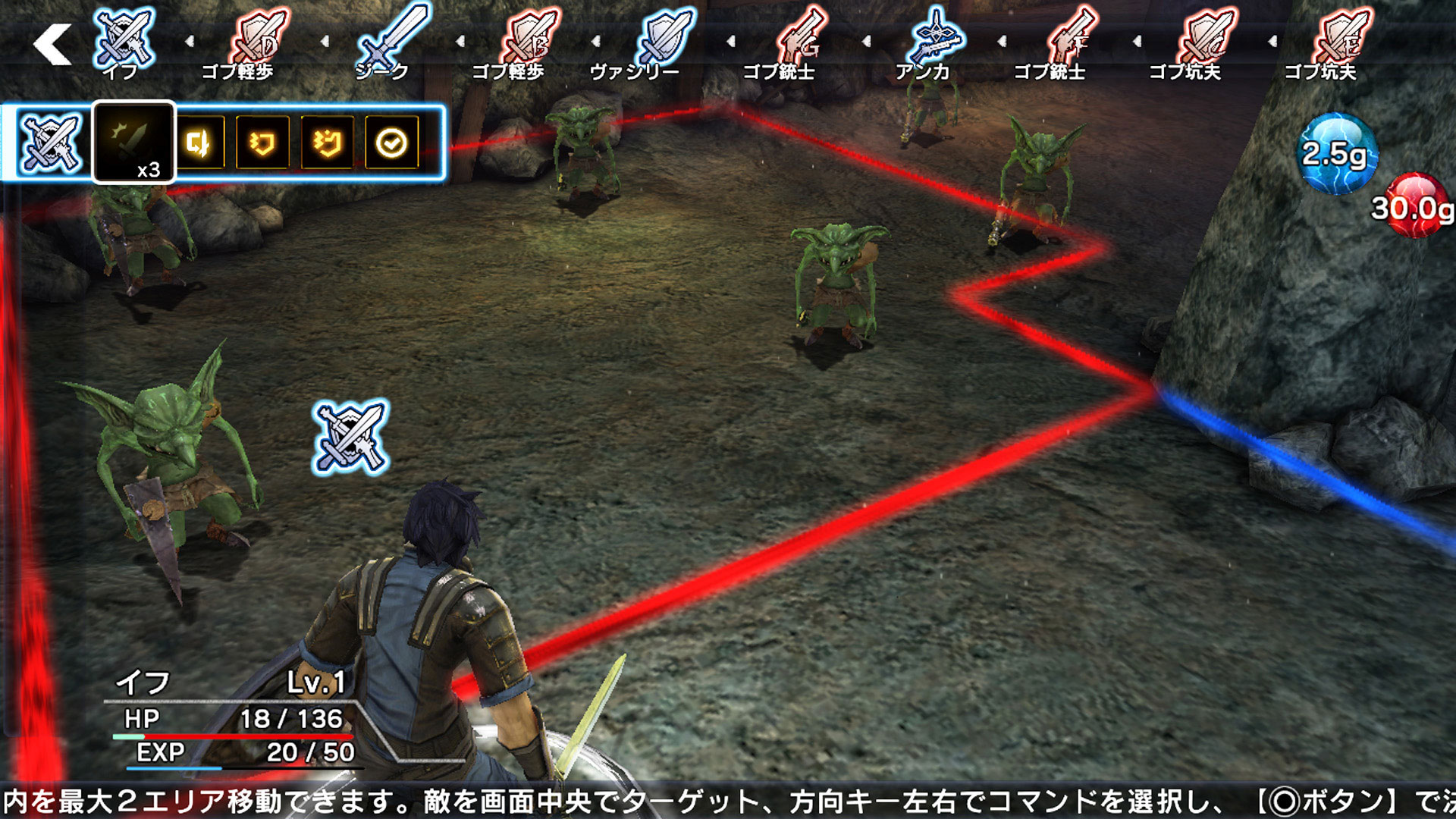Open the blue 2.5g energy orb
The image size is (1456, 819).
1336,155
